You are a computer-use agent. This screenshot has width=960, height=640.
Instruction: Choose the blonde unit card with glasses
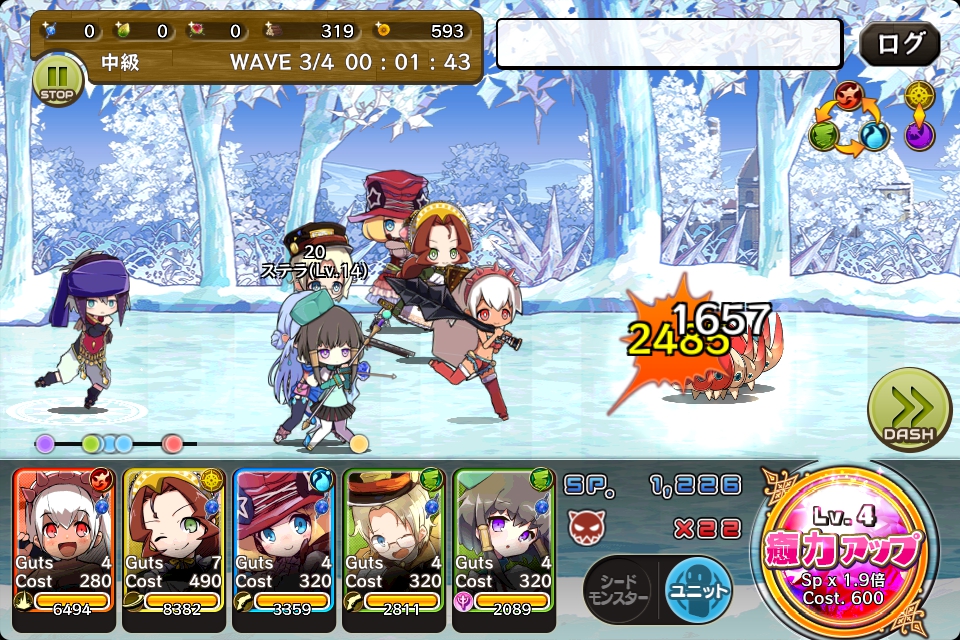pos(395,538)
